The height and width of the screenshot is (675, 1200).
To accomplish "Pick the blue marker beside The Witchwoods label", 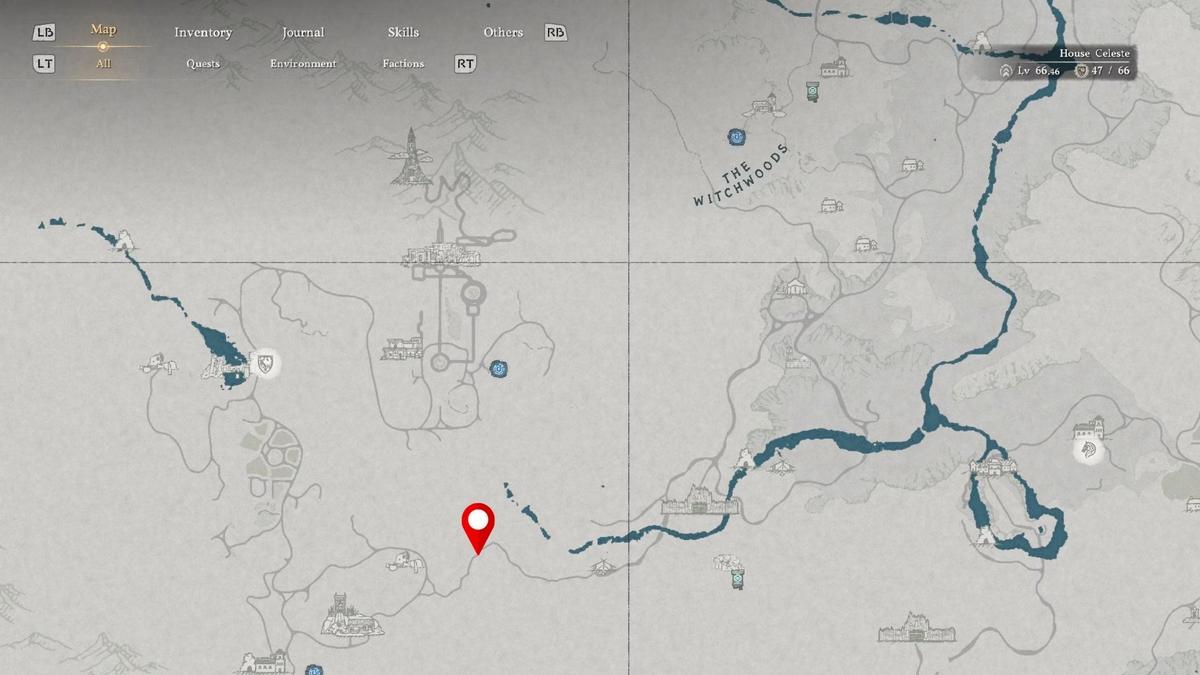I will tap(737, 137).
